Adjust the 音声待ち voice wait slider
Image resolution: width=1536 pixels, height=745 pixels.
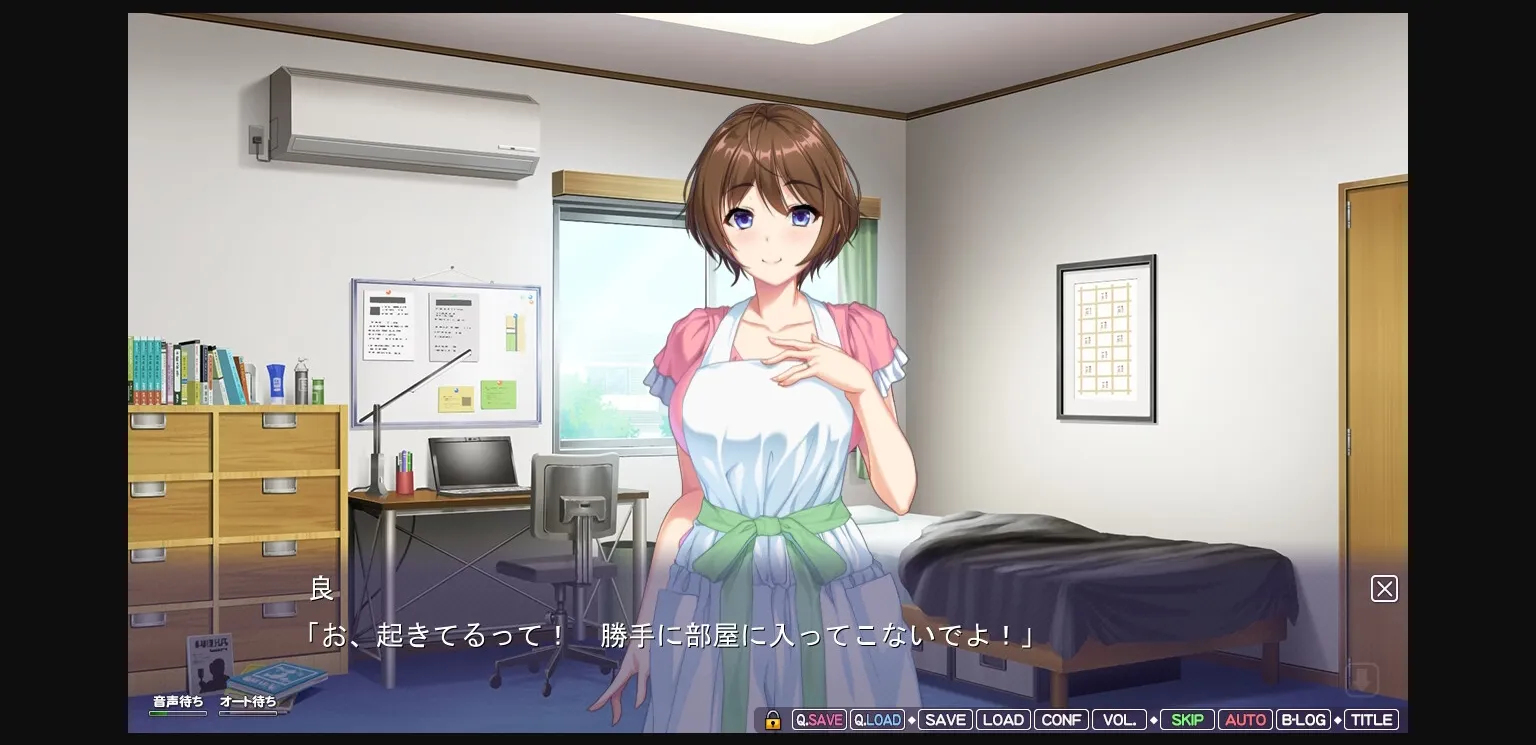(178, 712)
